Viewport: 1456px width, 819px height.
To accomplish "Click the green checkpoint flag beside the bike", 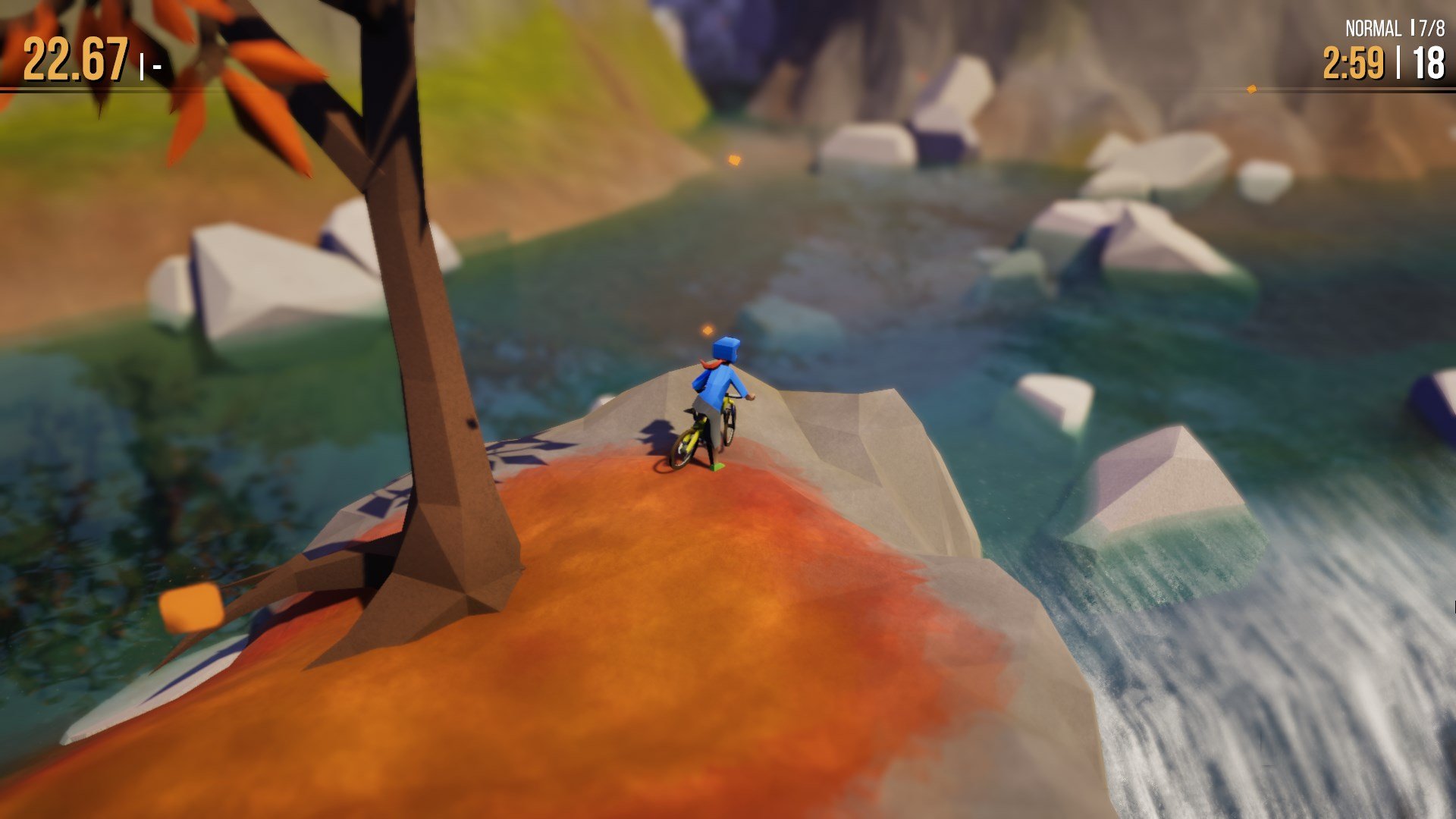I will [717, 469].
